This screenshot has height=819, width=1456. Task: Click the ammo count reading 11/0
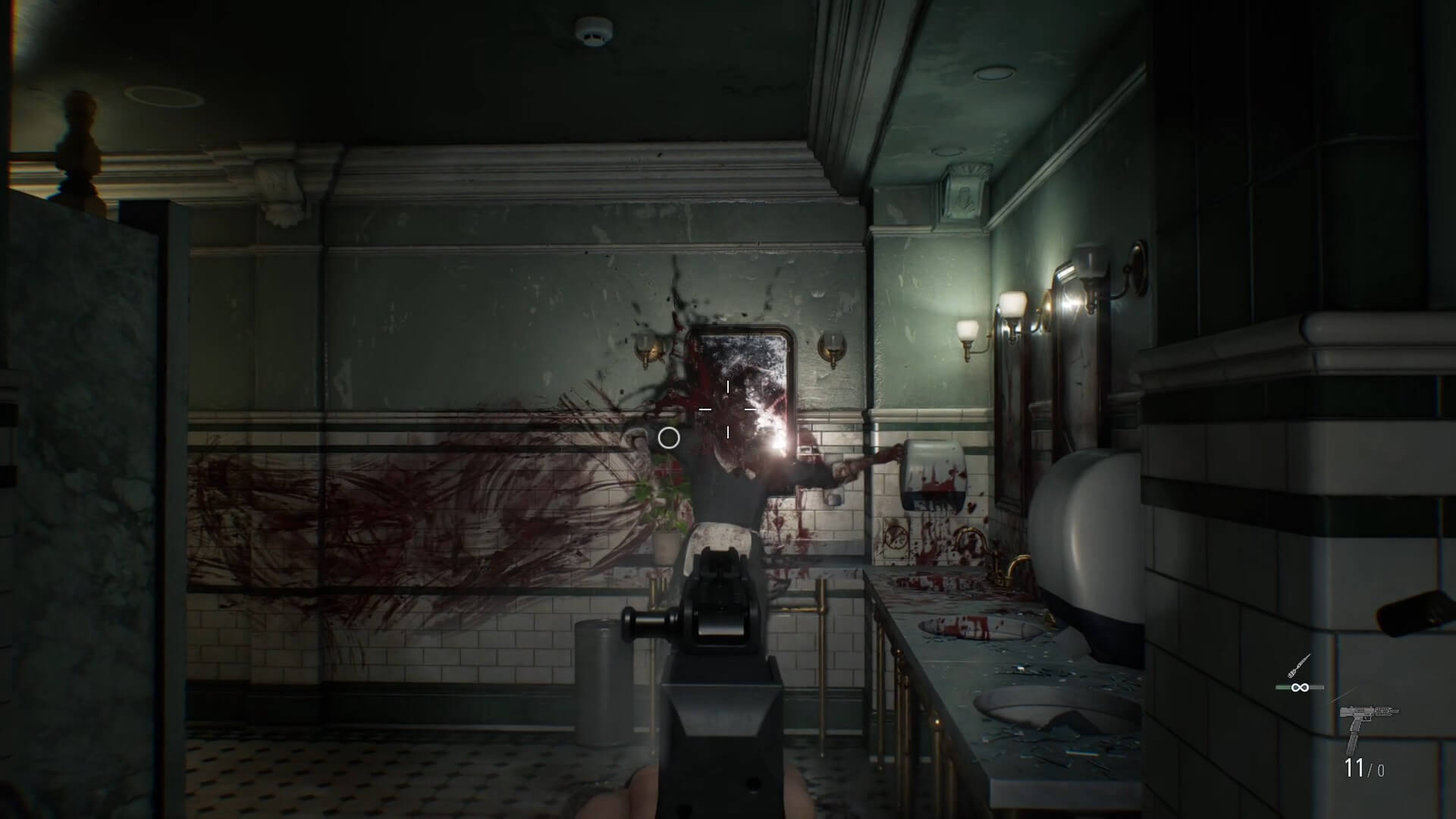tap(1363, 767)
